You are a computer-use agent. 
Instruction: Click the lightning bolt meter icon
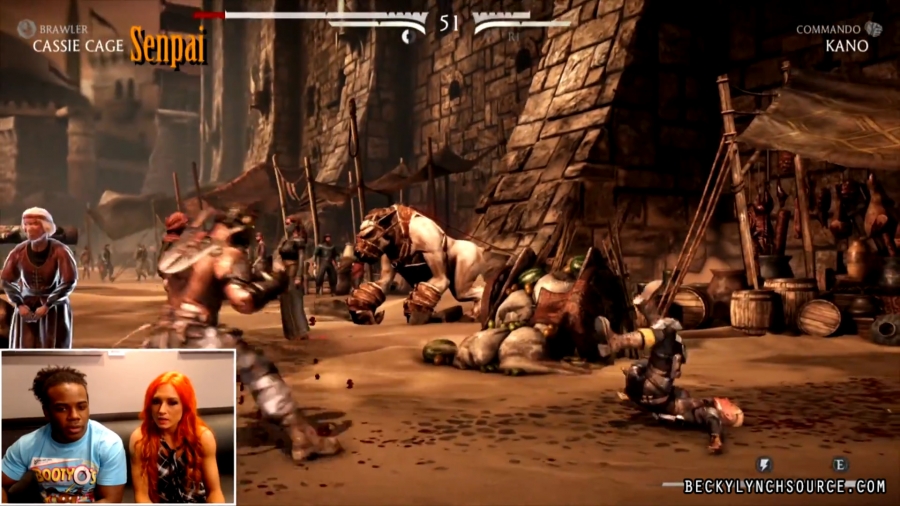pyautogui.click(x=764, y=465)
